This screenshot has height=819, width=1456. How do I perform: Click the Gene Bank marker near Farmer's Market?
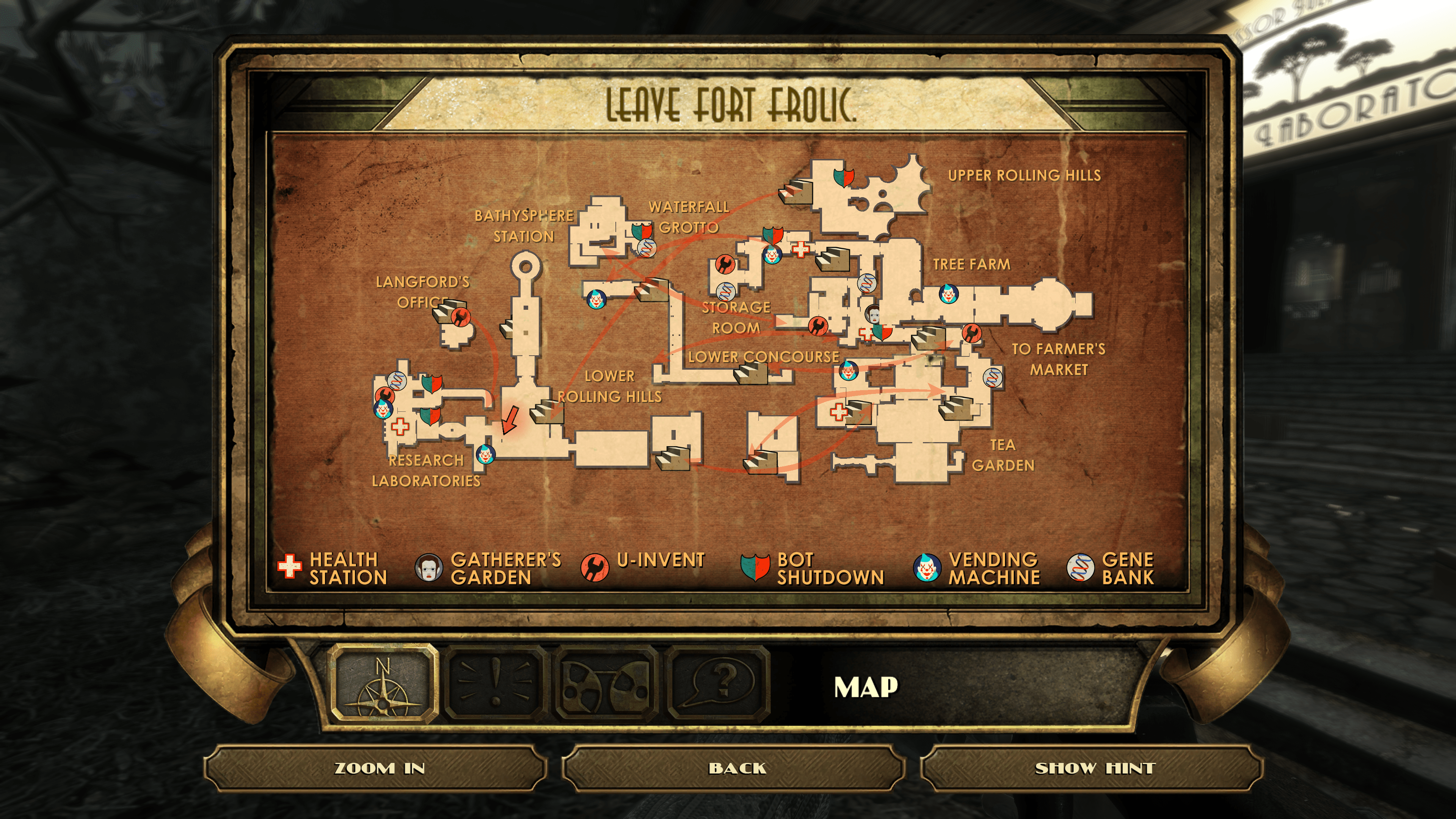pos(993,377)
